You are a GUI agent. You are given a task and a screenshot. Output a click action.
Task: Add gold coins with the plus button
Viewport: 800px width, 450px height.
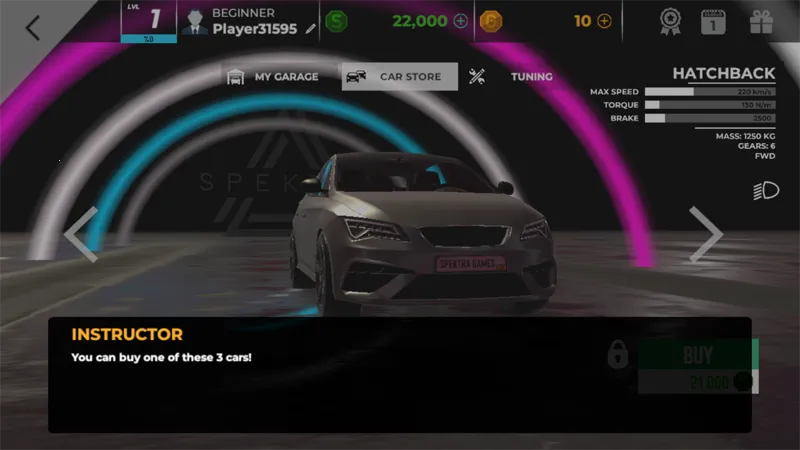point(604,21)
